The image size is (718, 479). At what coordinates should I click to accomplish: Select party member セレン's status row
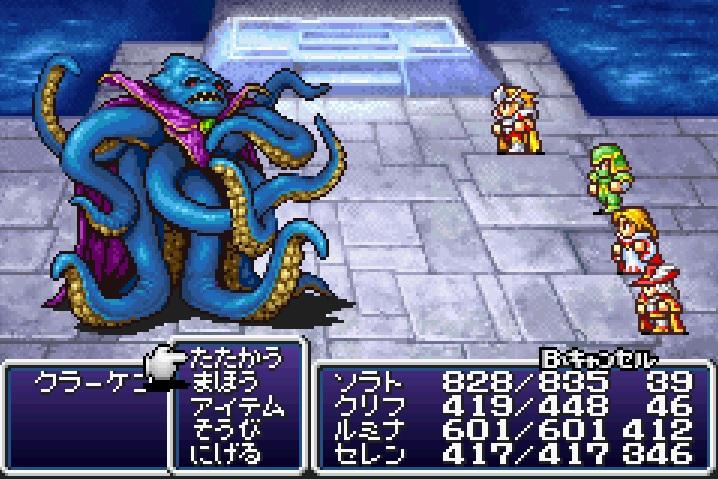tap(510, 453)
